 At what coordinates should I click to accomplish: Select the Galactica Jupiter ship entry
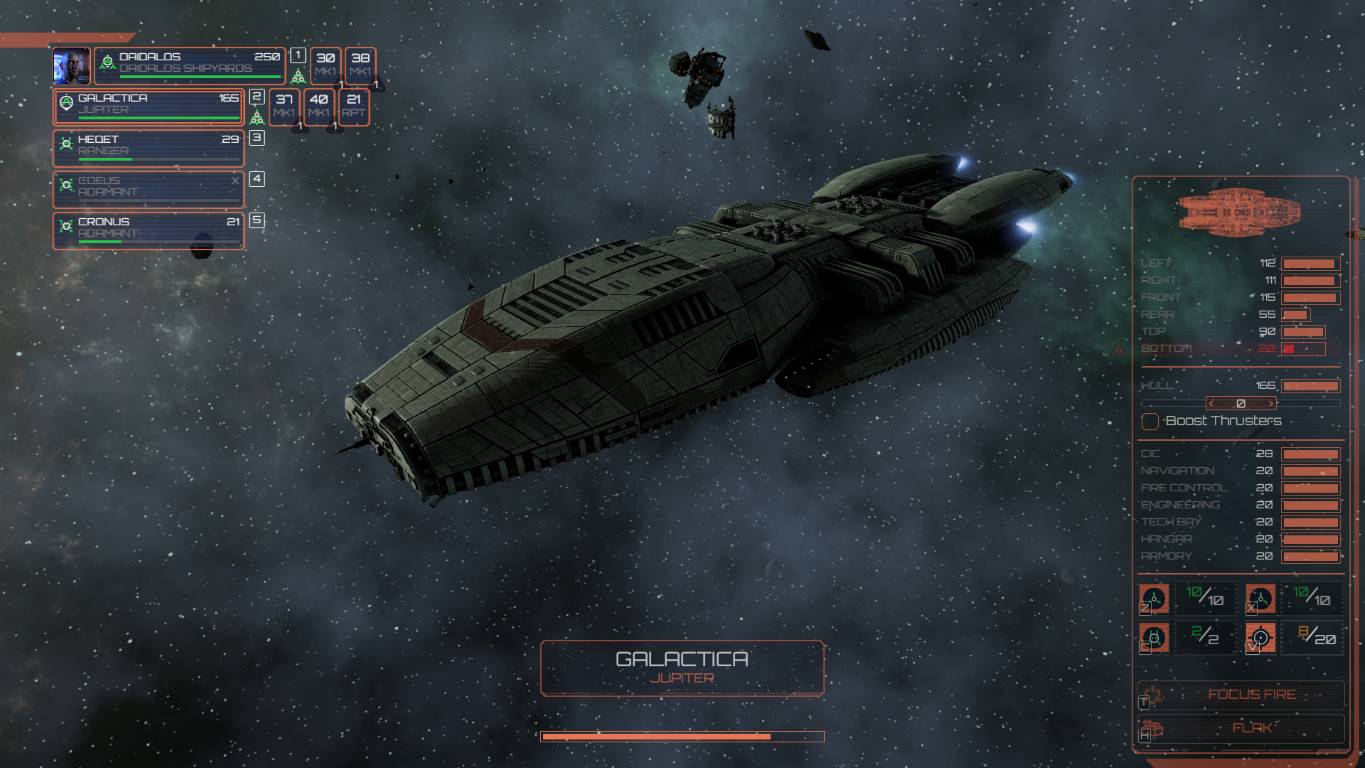(x=150, y=105)
